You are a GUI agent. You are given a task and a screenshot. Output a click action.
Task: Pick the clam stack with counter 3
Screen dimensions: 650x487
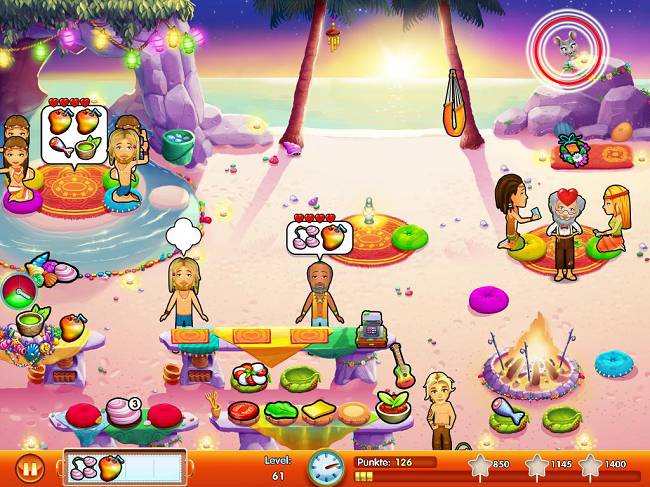121,412
